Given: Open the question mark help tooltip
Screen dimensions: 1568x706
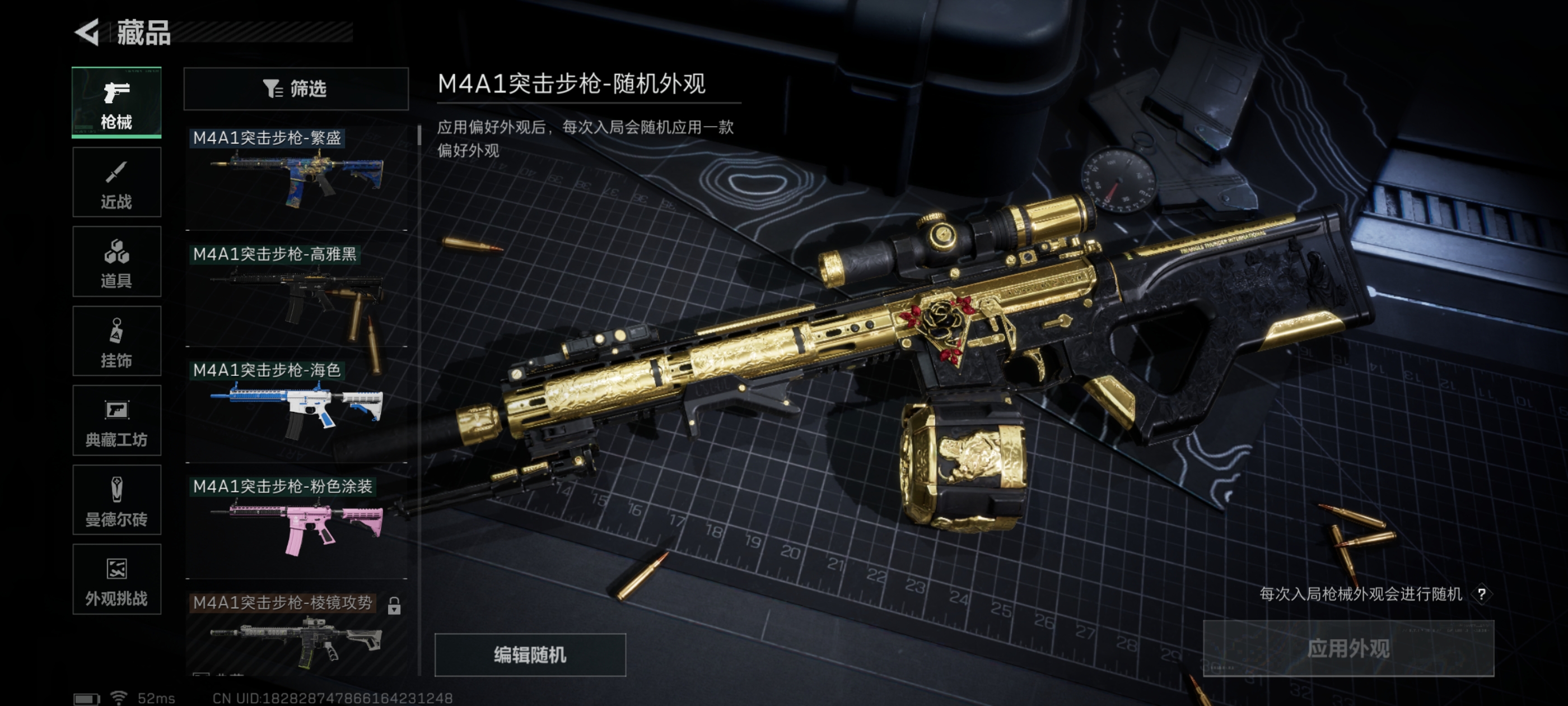Looking at the screenshot, I should 1482,594.
